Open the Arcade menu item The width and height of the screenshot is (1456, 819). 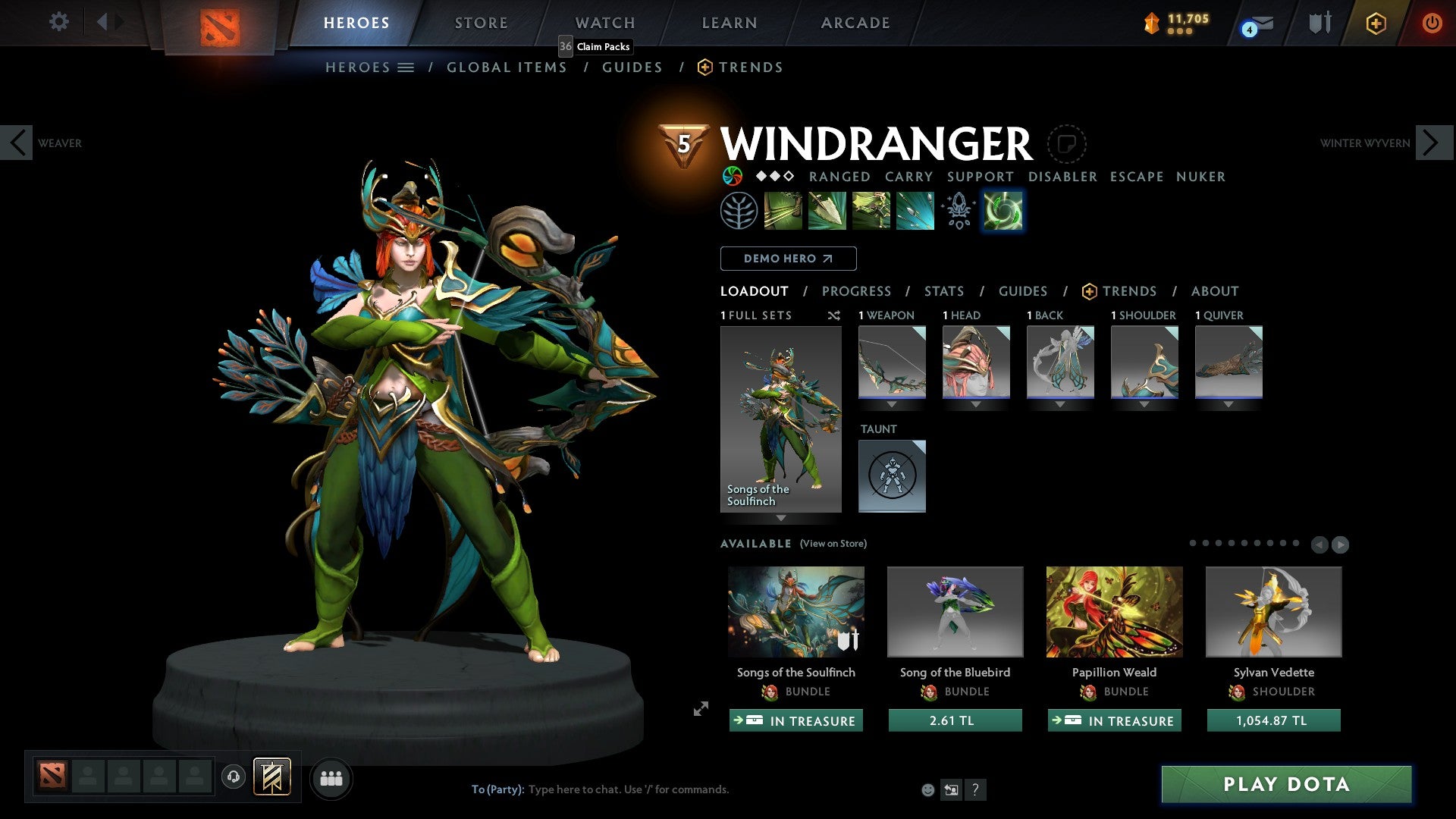tap(855, 22)
